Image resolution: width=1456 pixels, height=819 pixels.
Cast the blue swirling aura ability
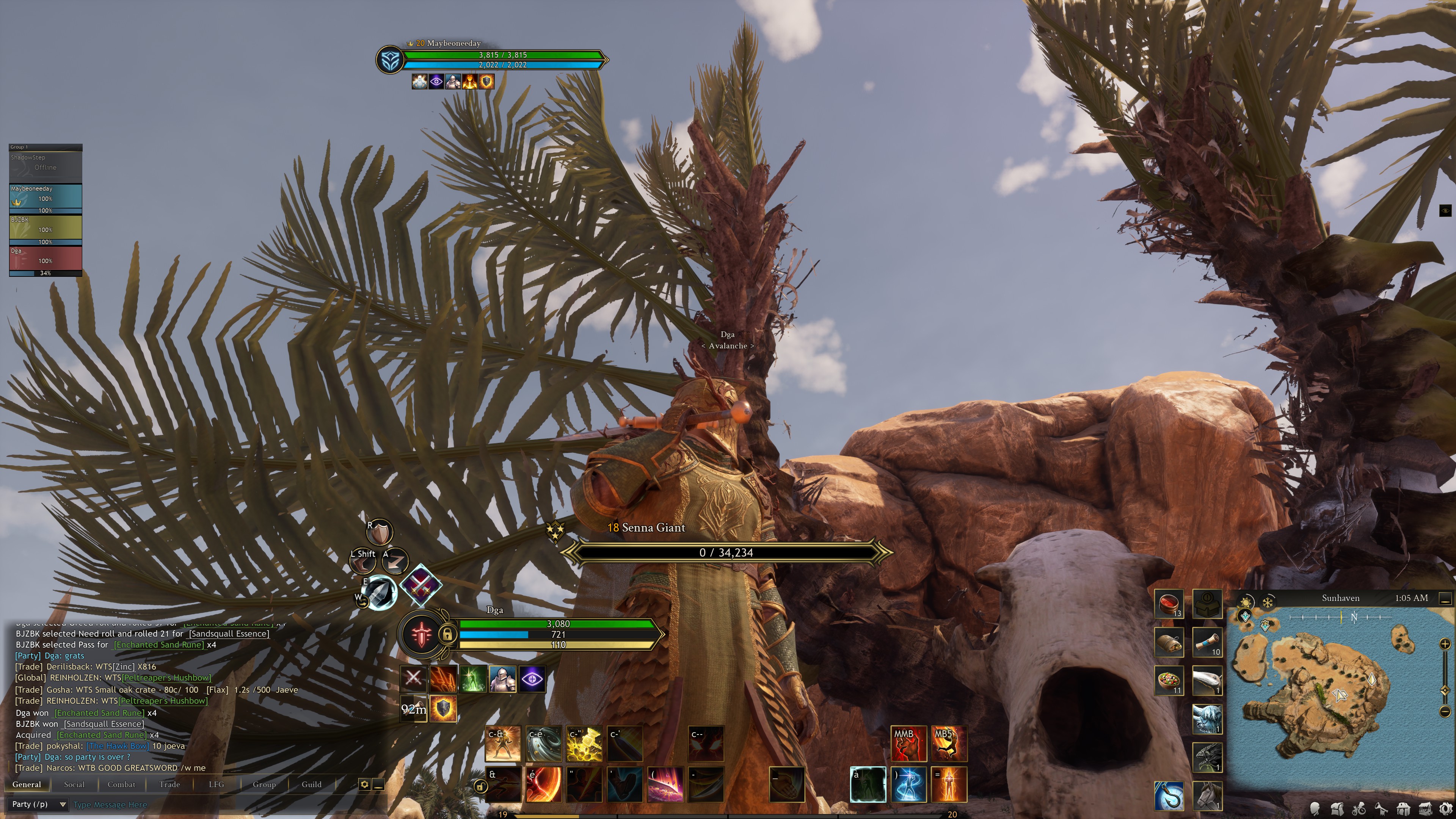(x=908, y=784)
